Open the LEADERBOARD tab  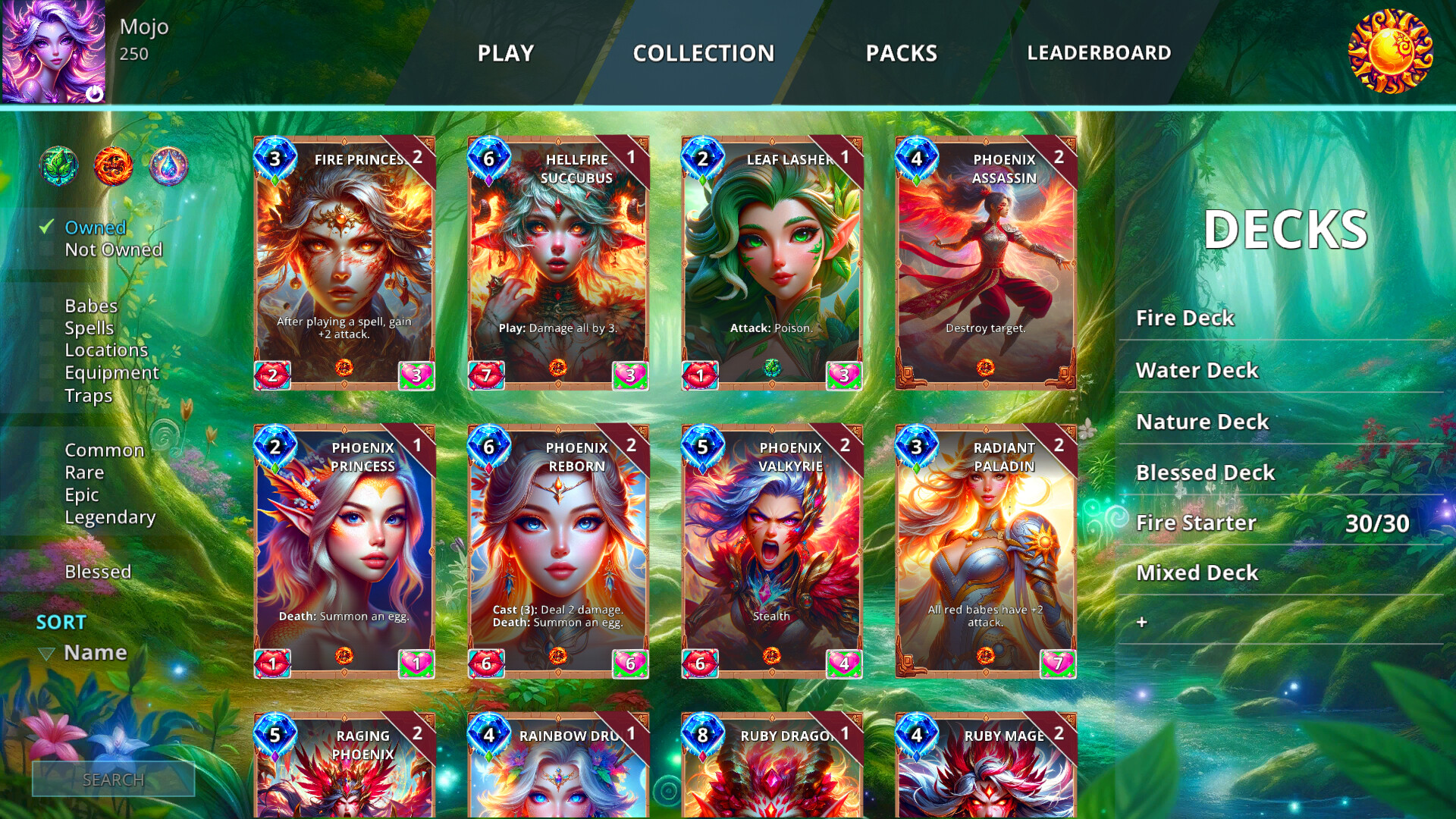tap(1099, 54)
